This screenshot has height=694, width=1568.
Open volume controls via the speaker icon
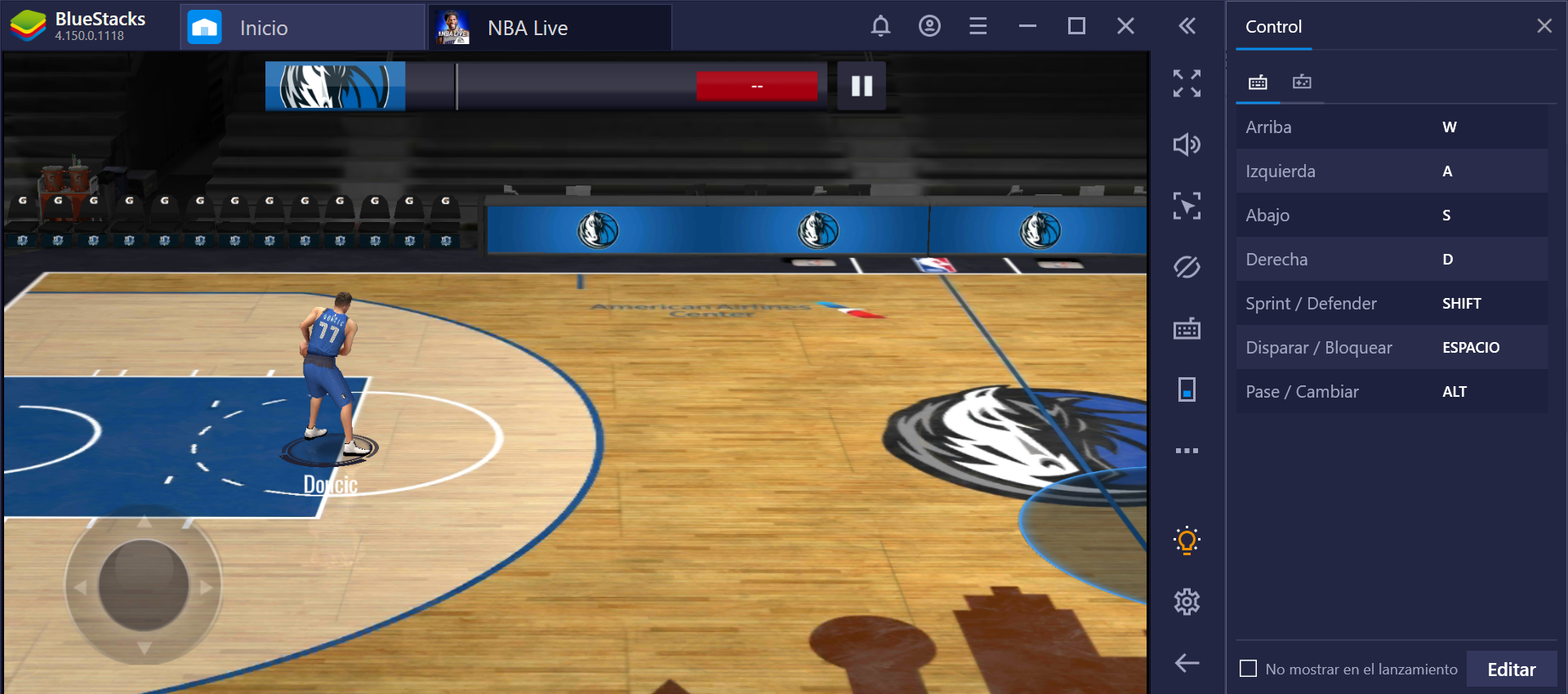[1187, 145]
